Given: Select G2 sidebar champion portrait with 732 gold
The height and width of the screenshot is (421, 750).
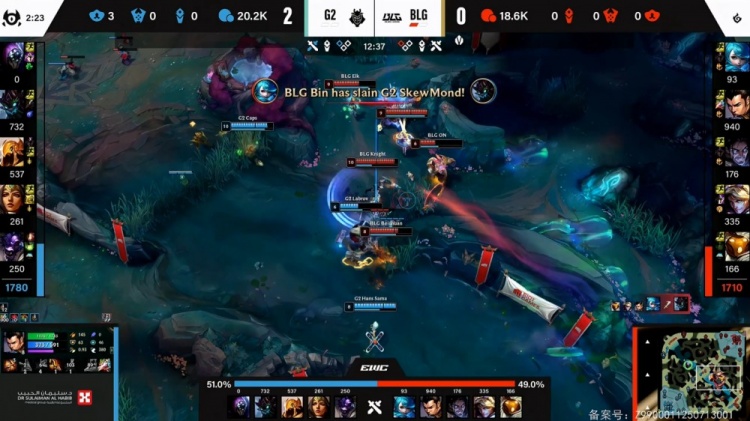Looking at the screenshot, I should pyautogui.click(x=16, y=103).
